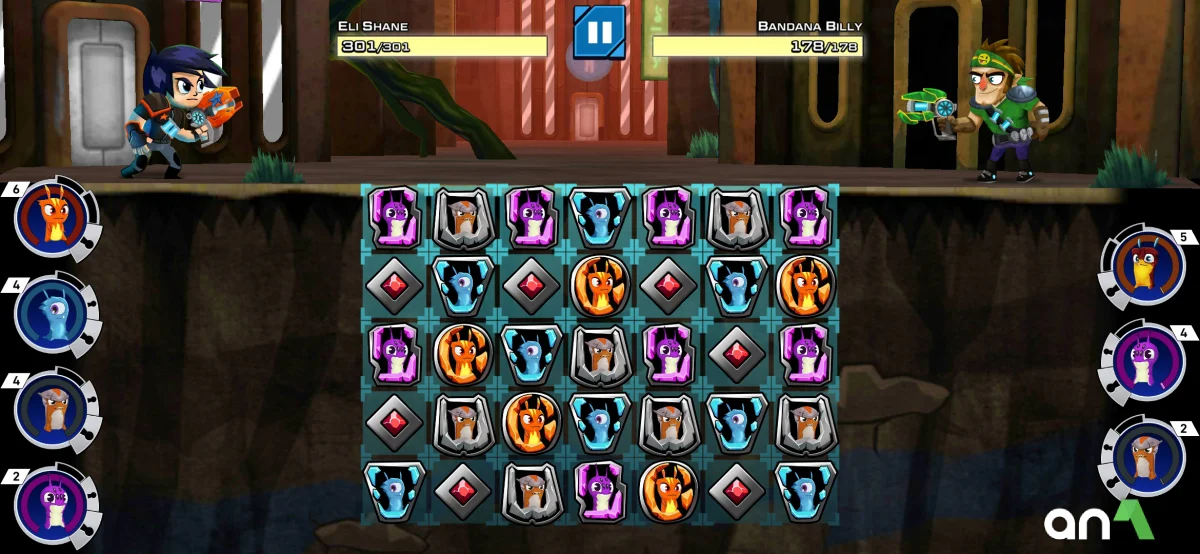Select the orange slug tile in the bottom row
Image resolution: width=1200 pixels, height=554 pixels.
668,491
